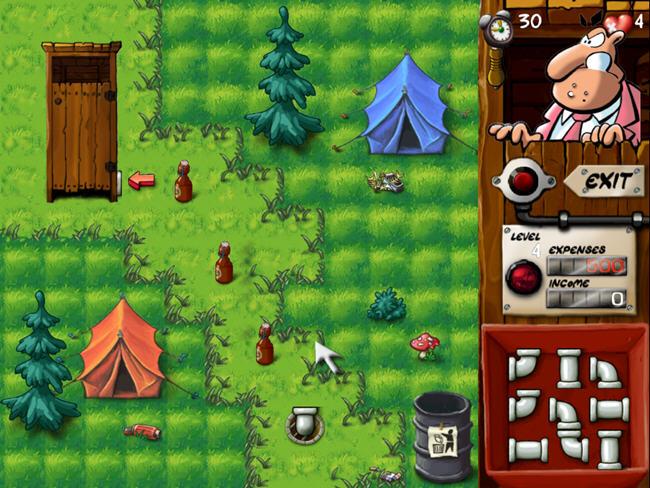Click the EXIT sign
The width and height of the screenshot is (650, 488).
(607, 182)
